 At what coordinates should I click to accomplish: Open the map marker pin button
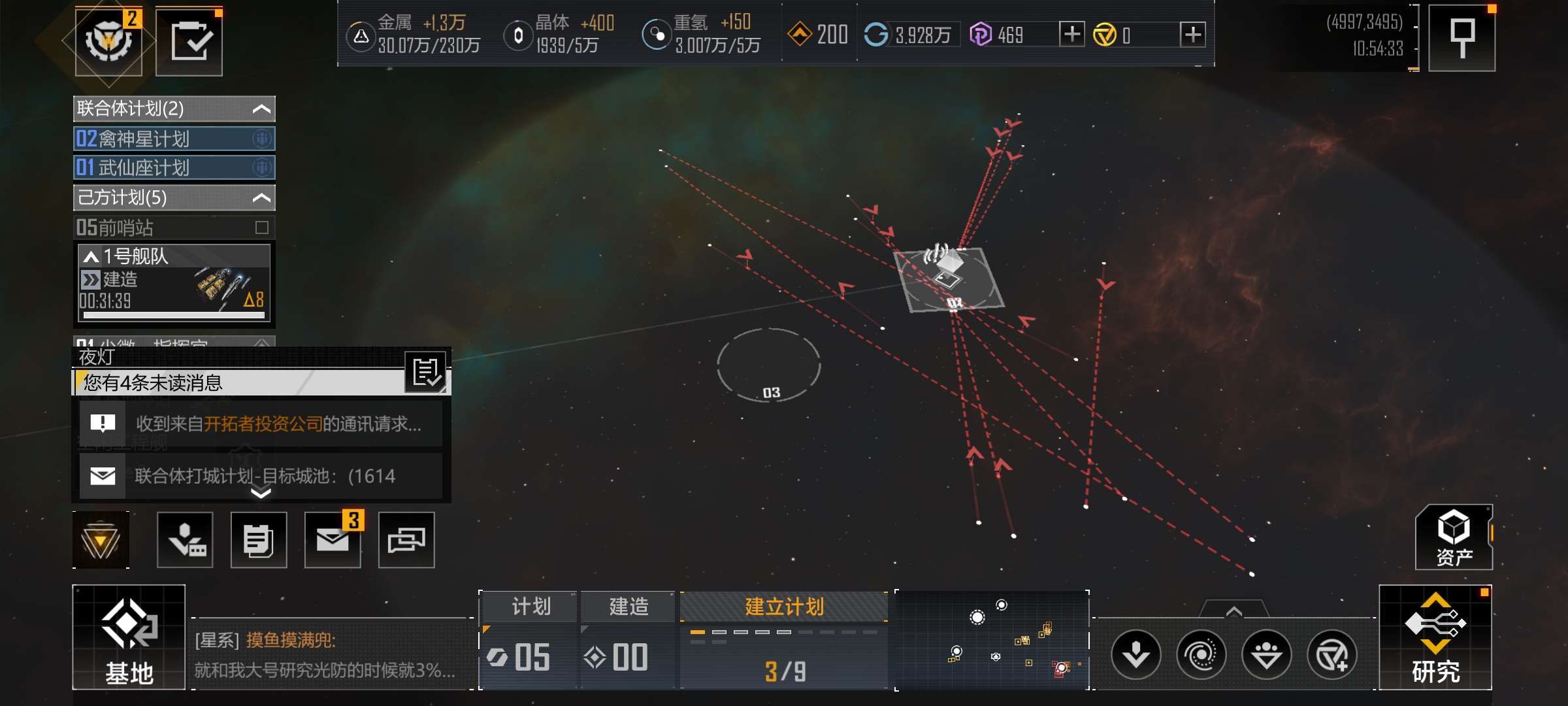[1462, 38]
